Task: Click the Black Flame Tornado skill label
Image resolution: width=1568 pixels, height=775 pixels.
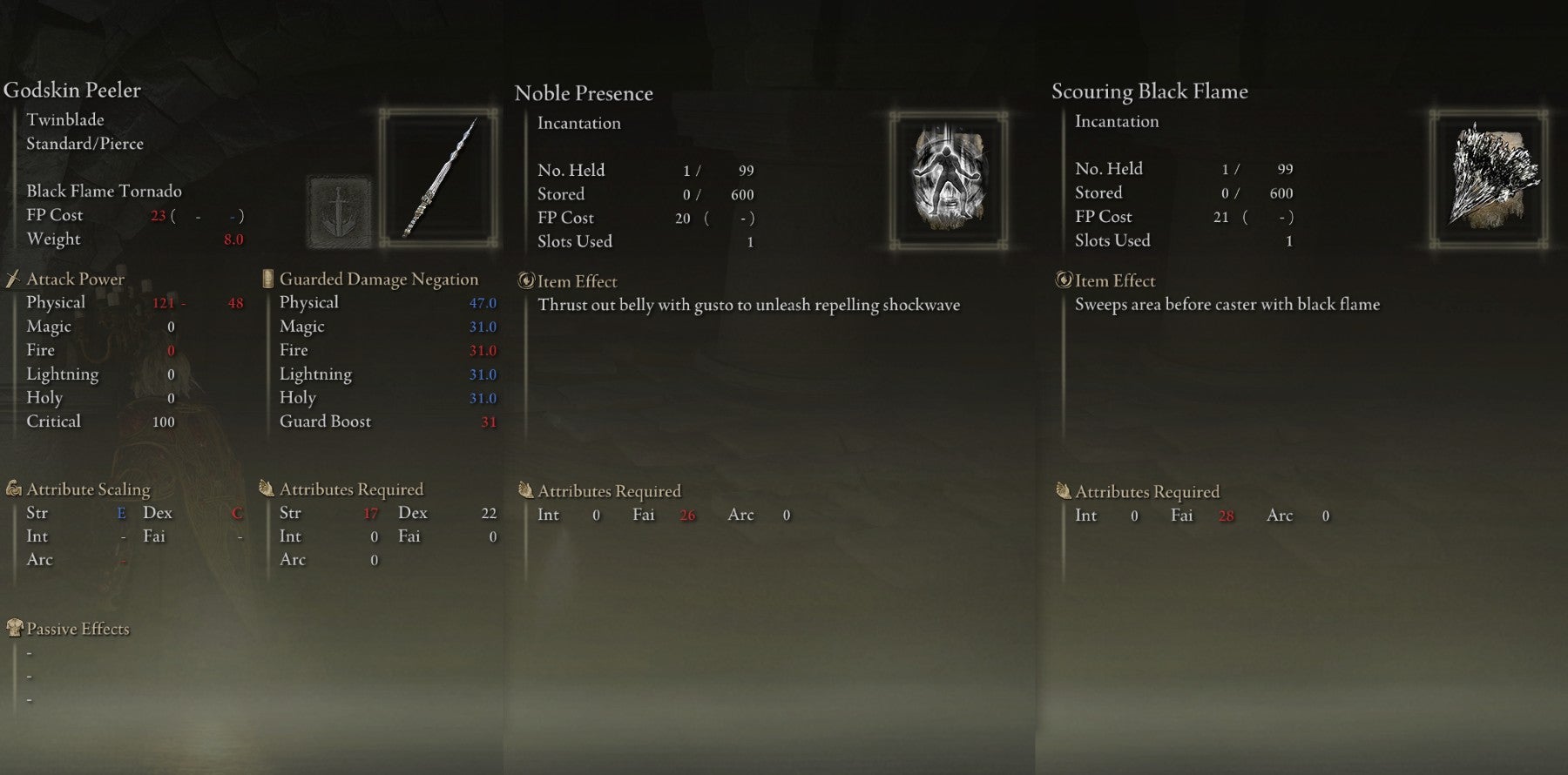Action: point(105,191)
